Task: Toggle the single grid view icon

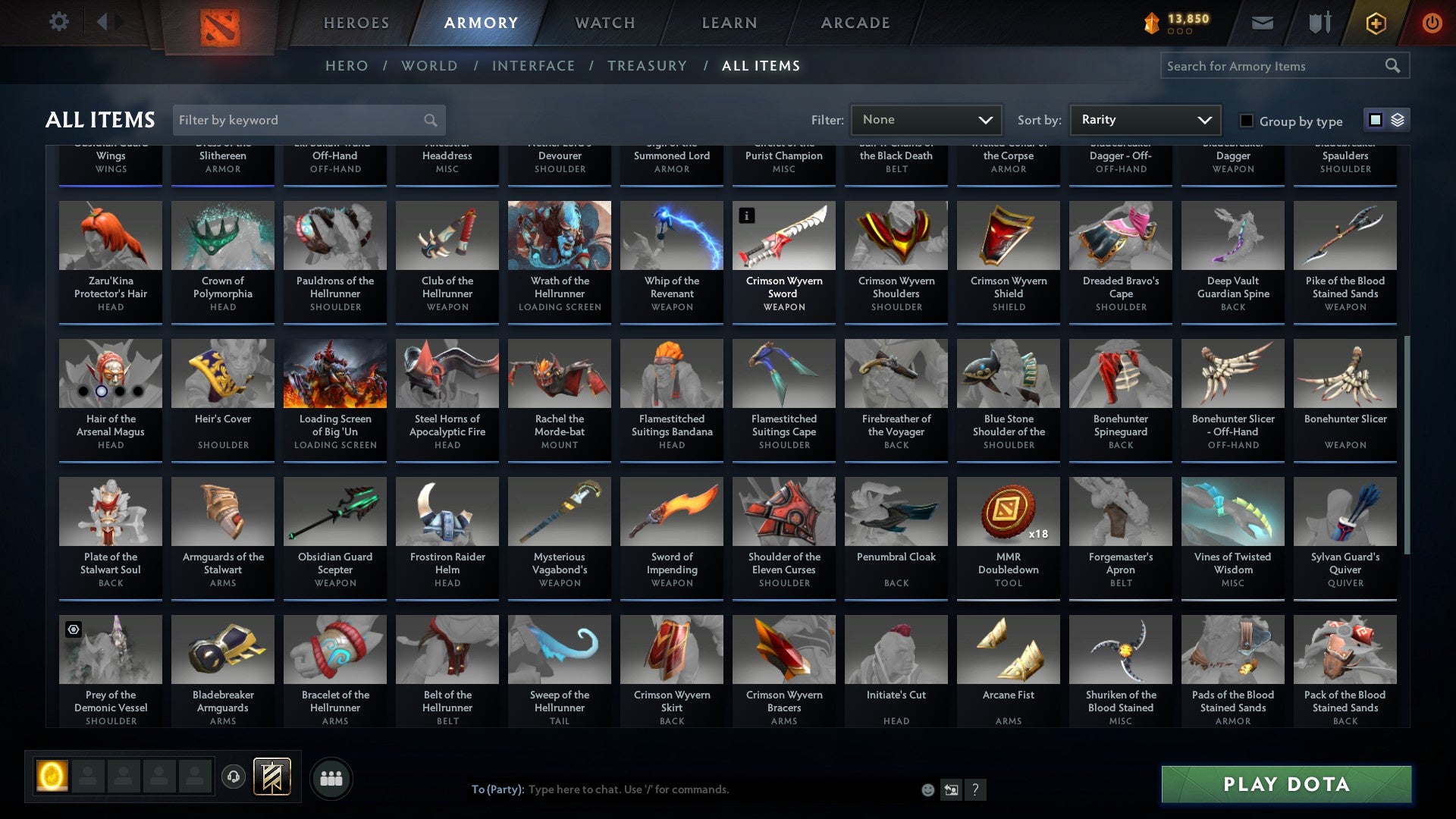Action: coord(1375,120)
